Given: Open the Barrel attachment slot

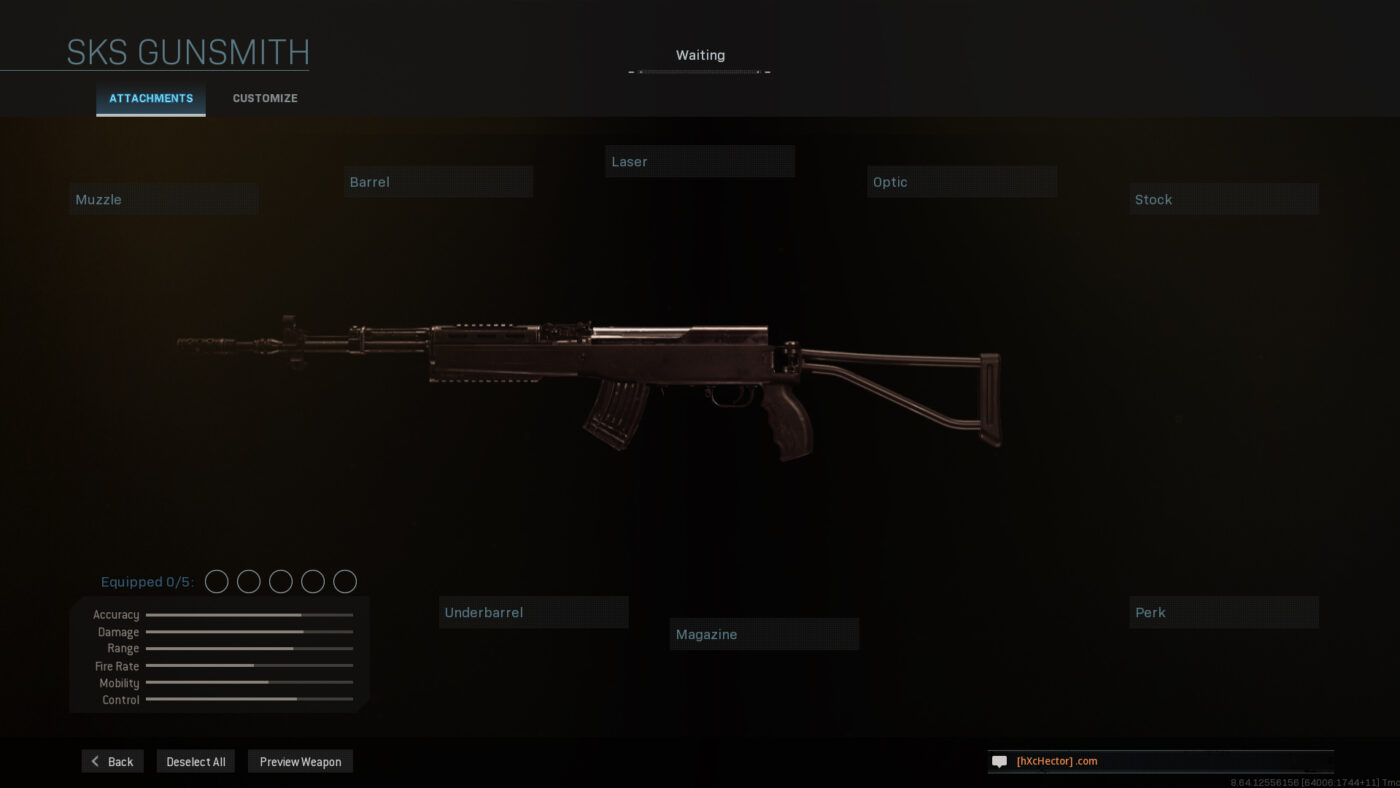Looking at the screenshot, I should [438, 181].
